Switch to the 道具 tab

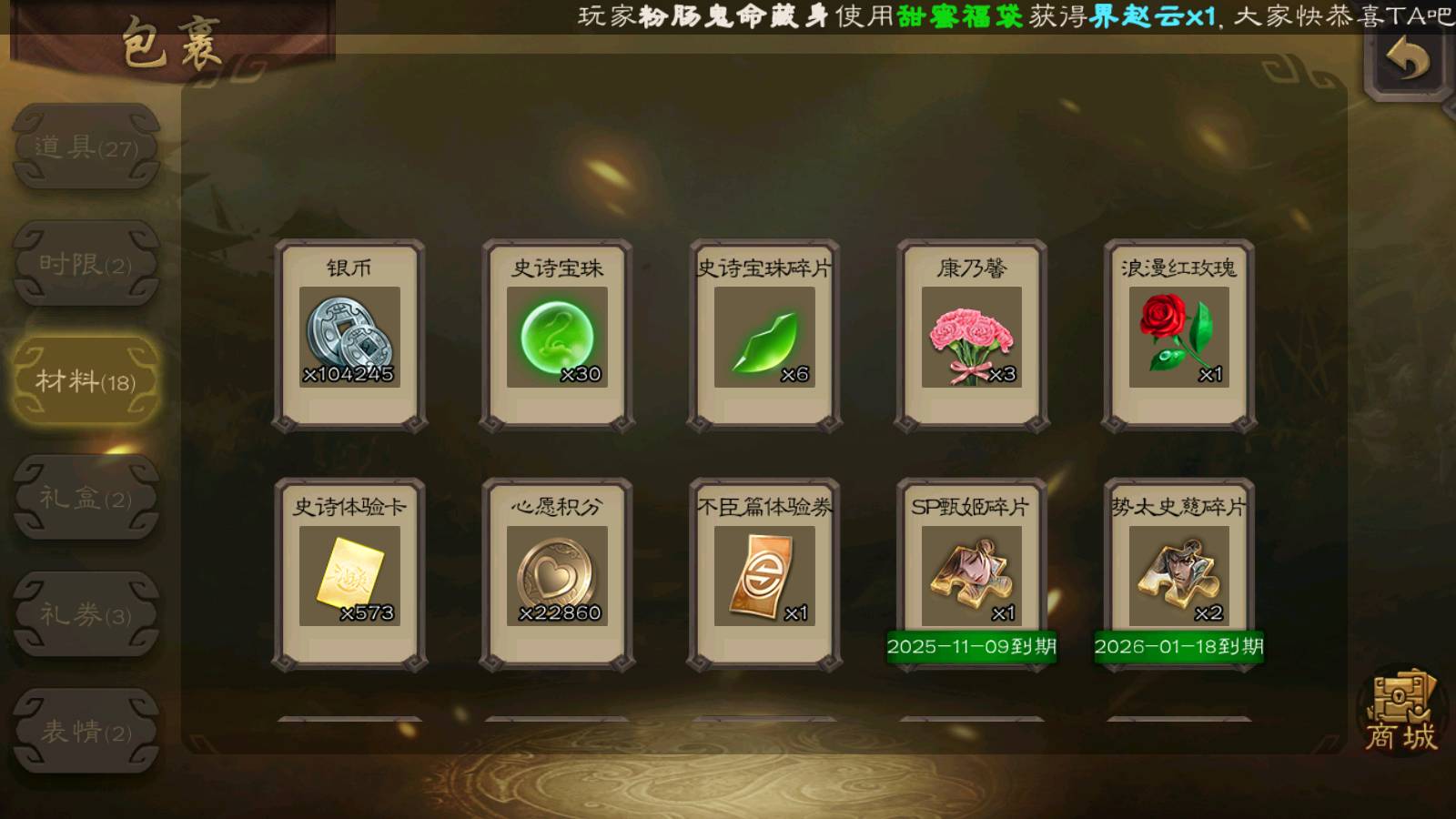point(86,147)
